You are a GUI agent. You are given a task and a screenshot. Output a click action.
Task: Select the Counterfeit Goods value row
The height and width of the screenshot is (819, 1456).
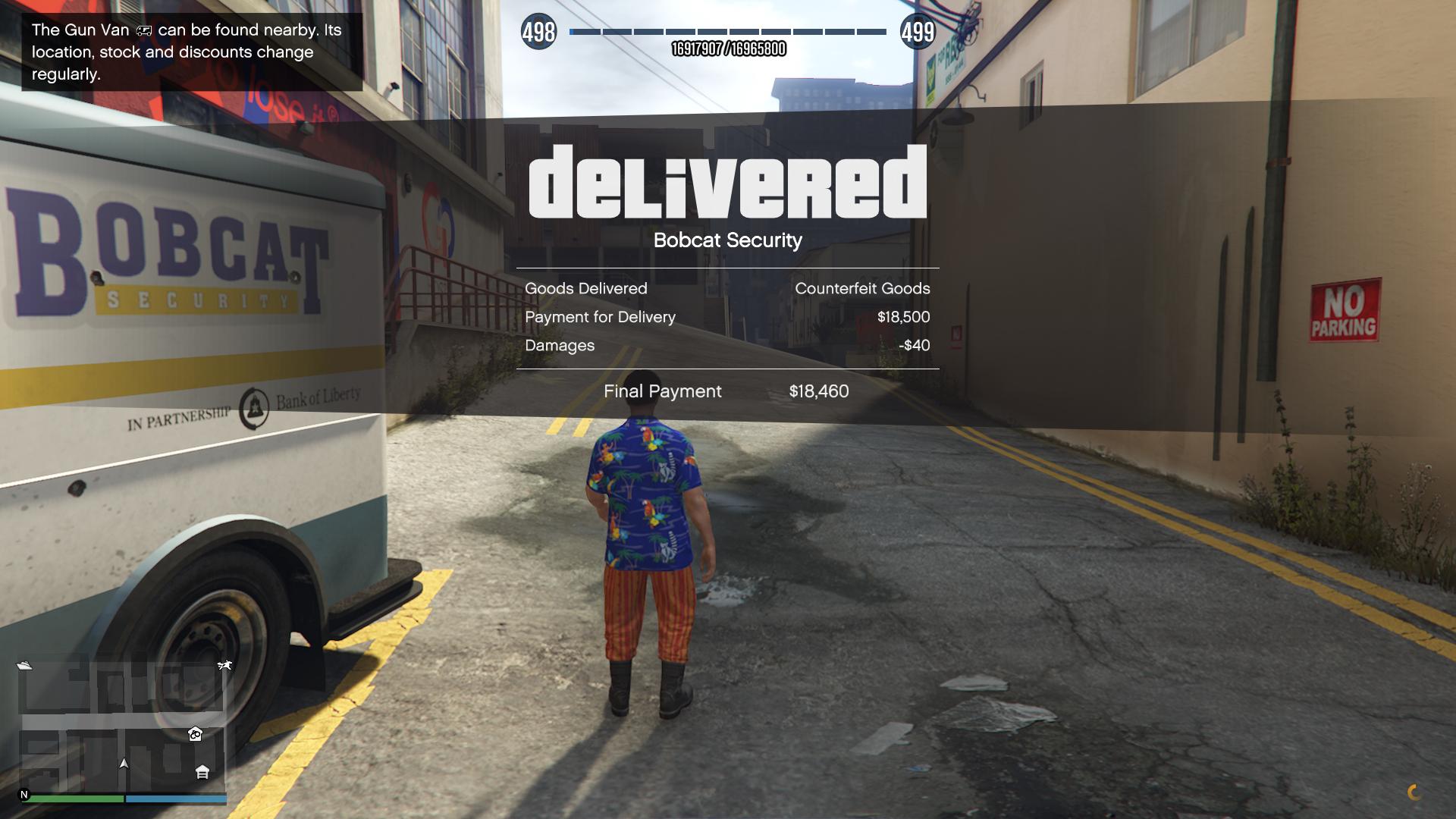coord(863,288)
